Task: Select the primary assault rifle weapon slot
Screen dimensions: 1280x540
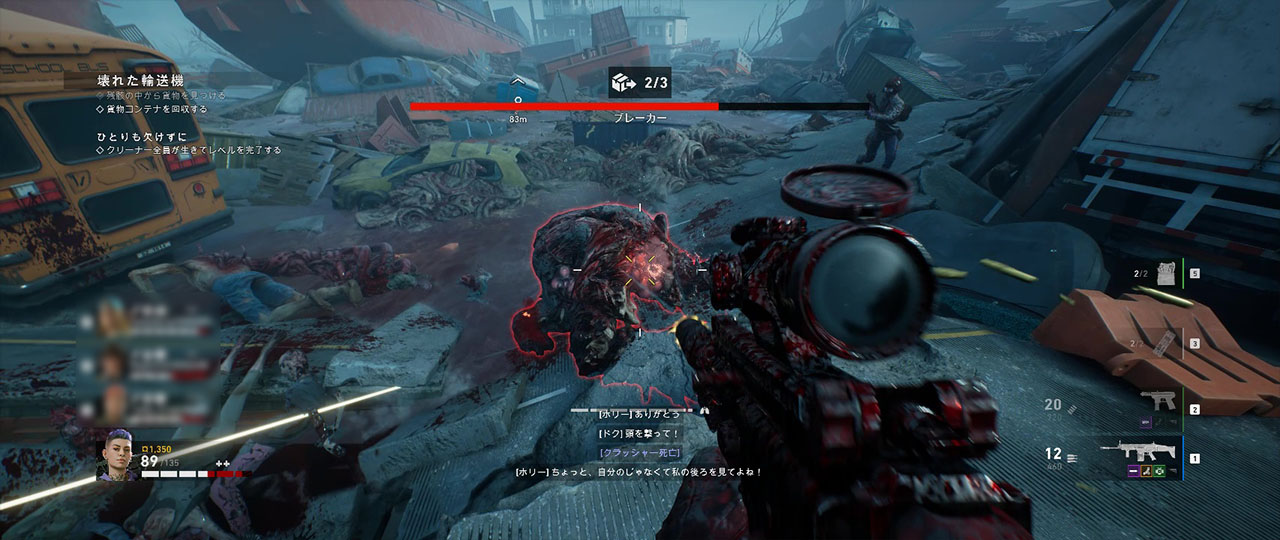Action: 1137,452
